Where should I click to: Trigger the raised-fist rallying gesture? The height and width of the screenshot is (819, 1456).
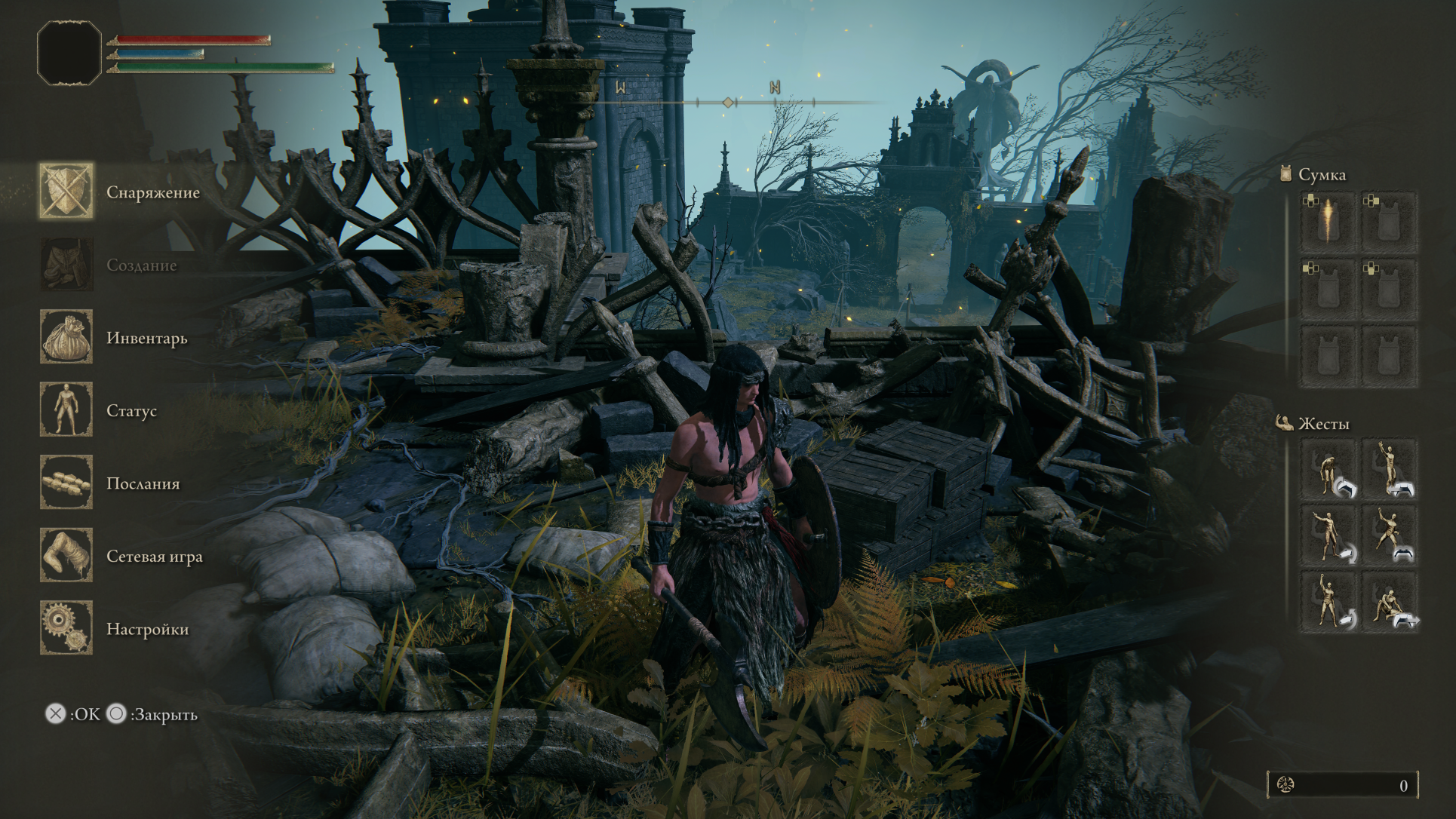(x=1329, y=602)
